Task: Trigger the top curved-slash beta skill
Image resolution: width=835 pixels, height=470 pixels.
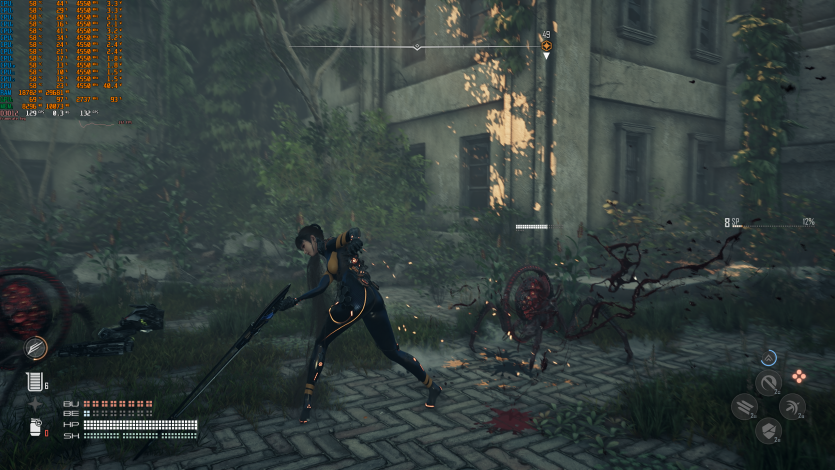Action: point(768,383)
